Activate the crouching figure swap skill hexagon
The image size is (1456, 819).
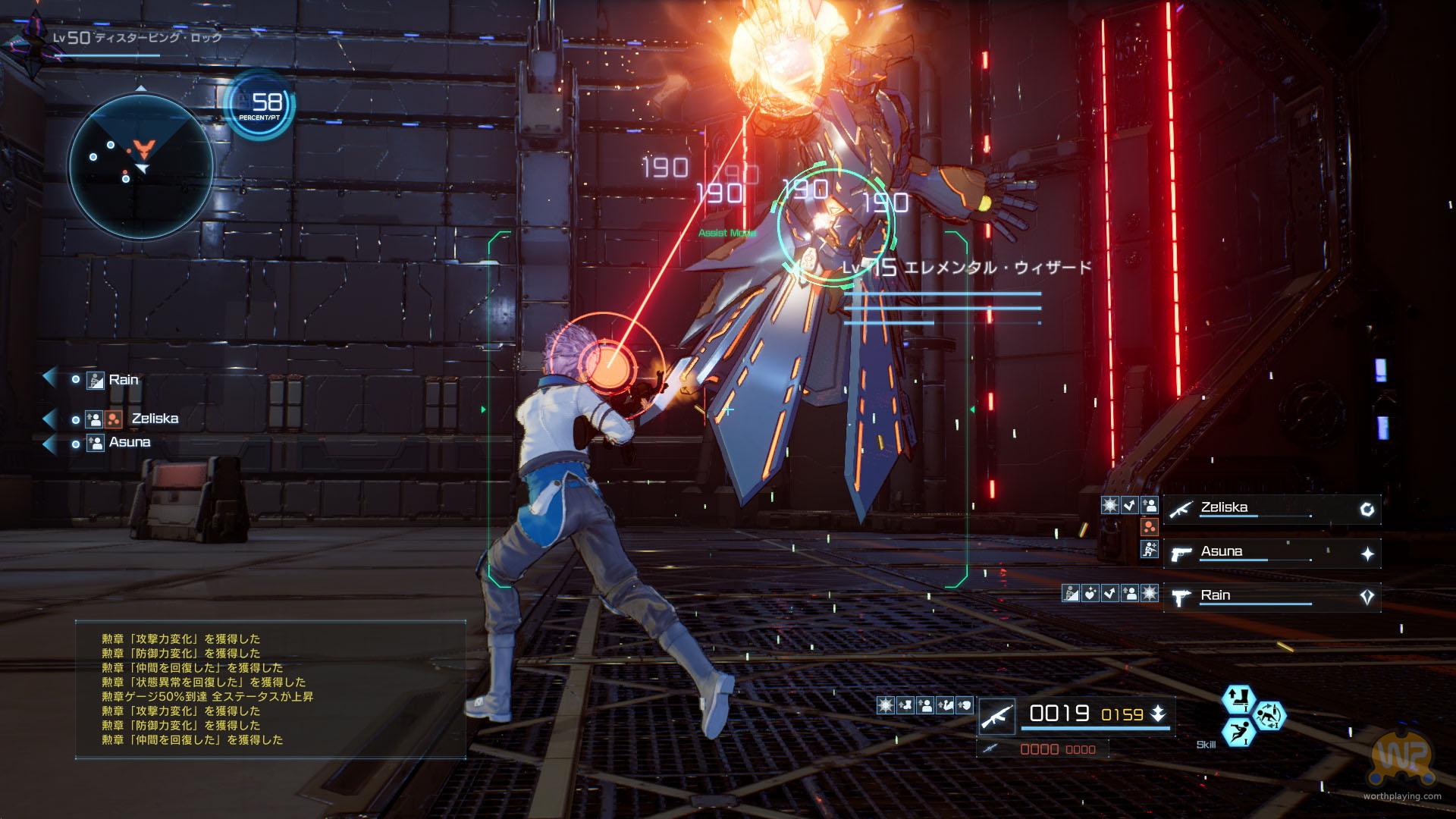point(1269,715)
